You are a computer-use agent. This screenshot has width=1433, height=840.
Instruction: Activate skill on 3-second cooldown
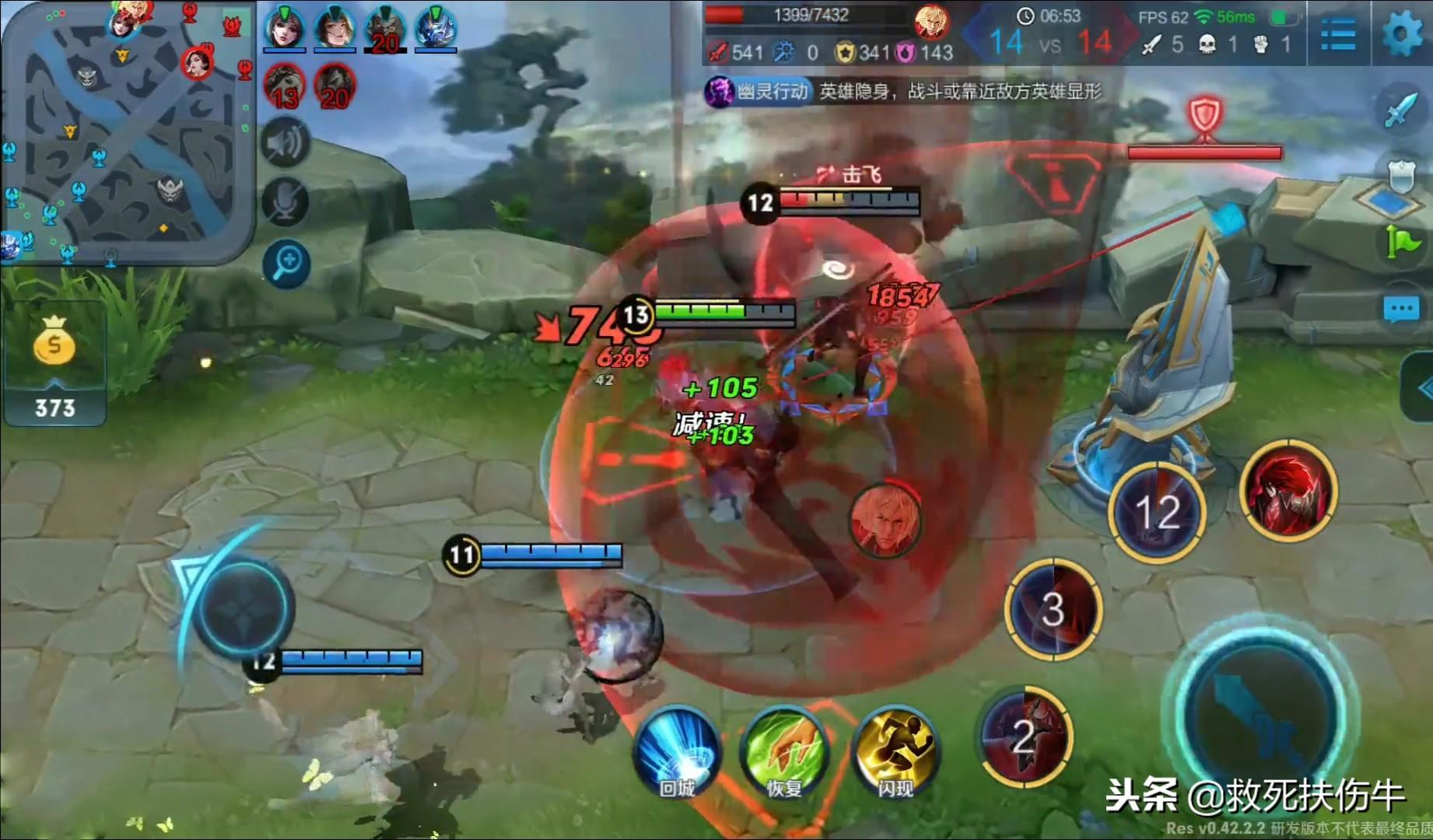tap(1053, 609)
